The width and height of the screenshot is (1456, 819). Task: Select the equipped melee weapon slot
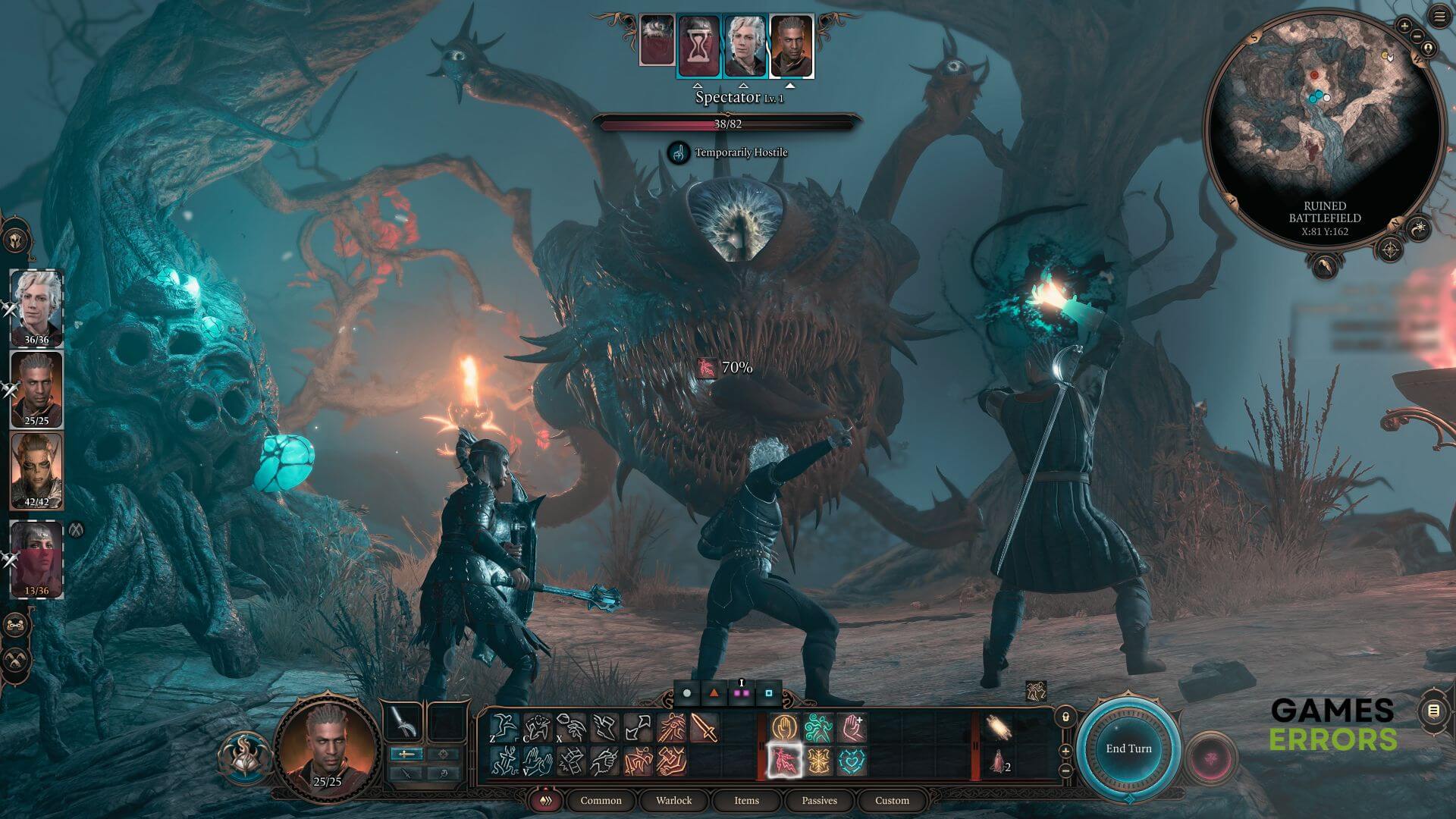point(404,723)
